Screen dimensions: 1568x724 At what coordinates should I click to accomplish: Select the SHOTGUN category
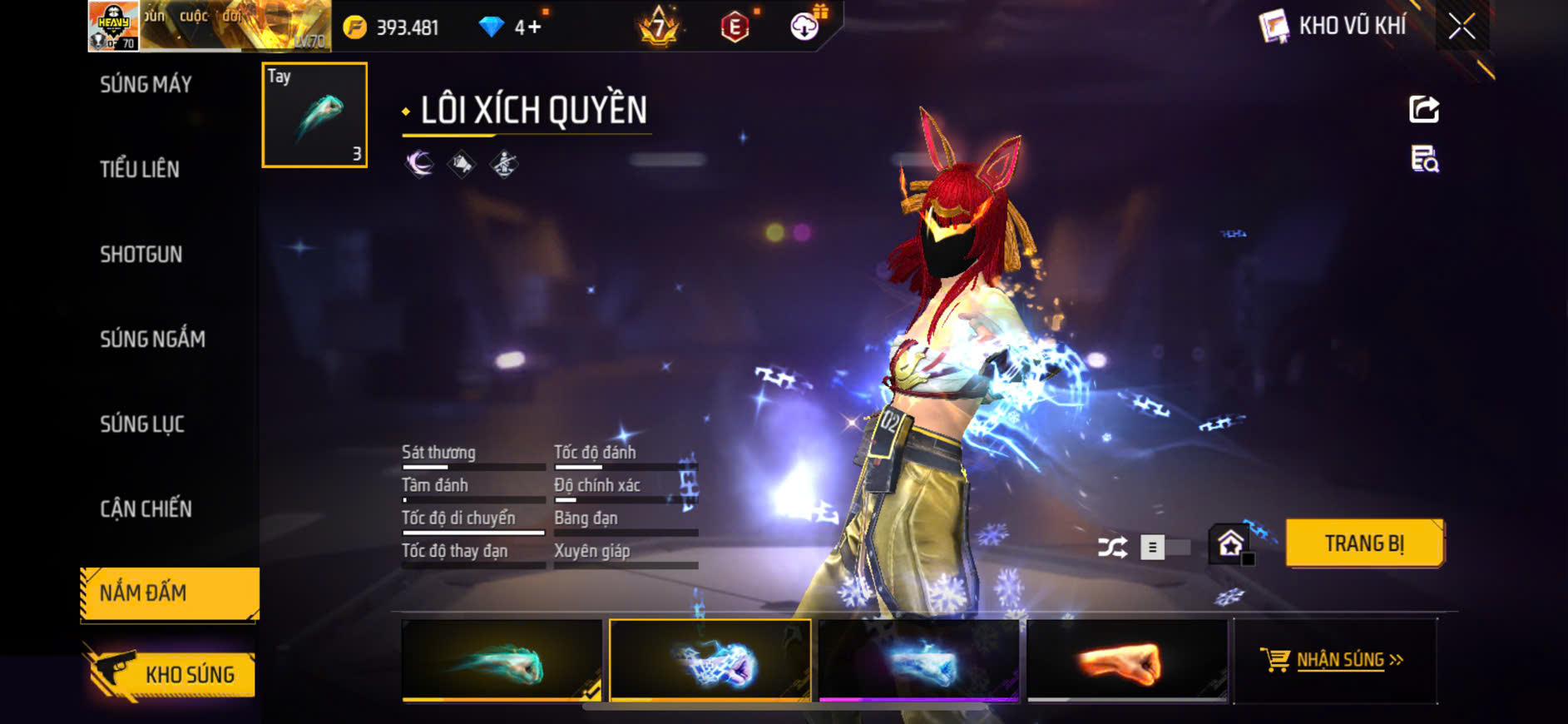141,254
